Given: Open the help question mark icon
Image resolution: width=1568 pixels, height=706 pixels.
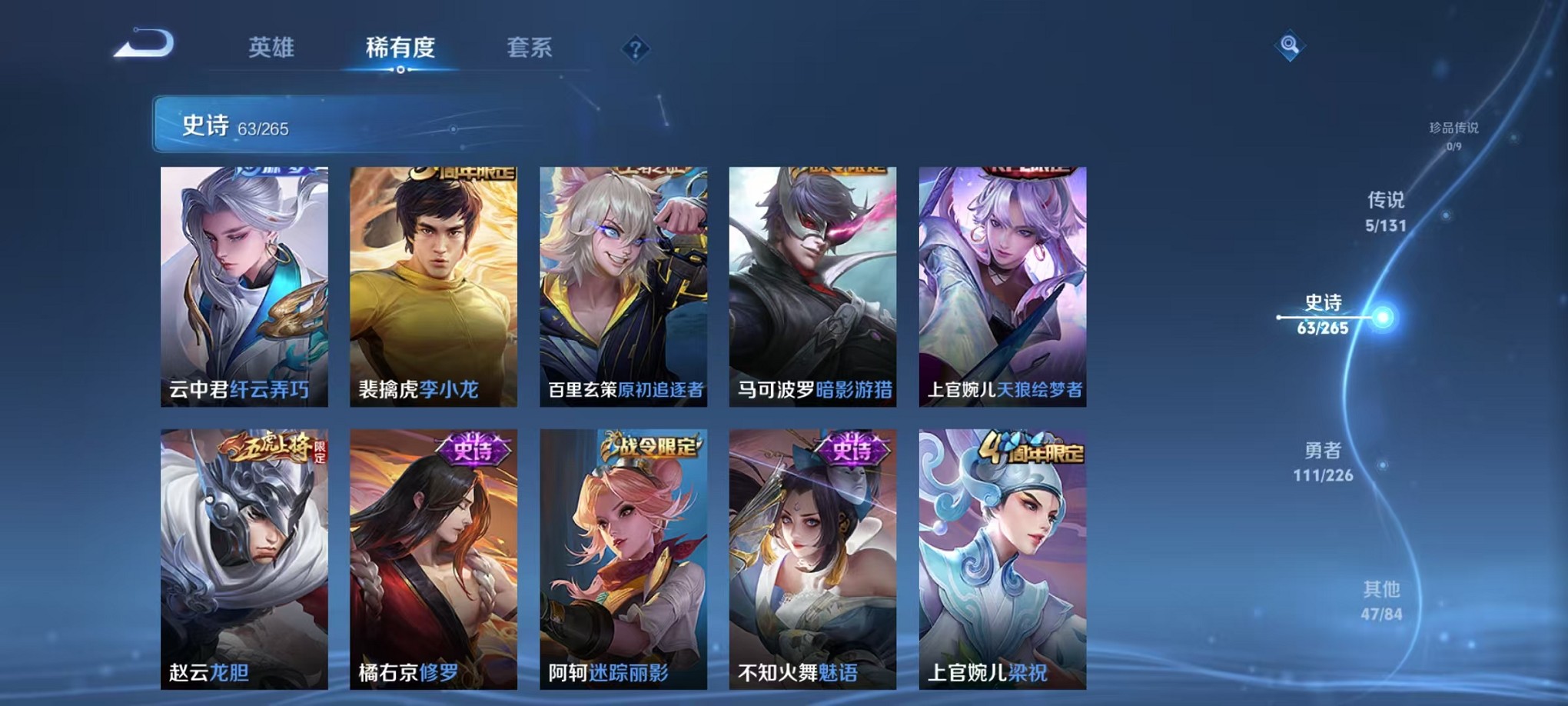Looking at the screenshot, I should (x=635, y=49).
